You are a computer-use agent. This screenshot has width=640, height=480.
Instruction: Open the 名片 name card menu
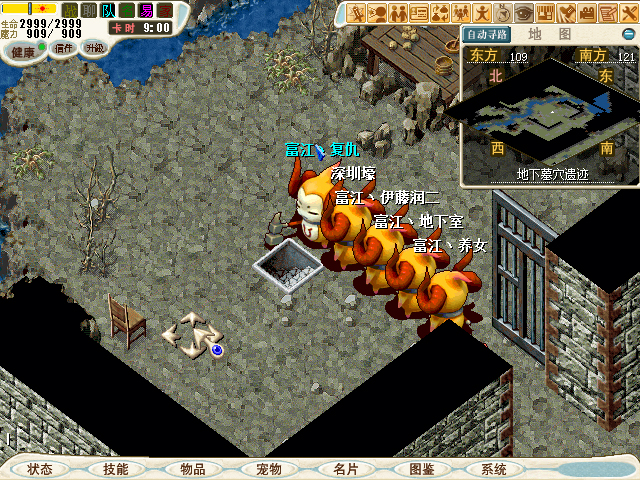pyautogui.click(x=345, y=469)
